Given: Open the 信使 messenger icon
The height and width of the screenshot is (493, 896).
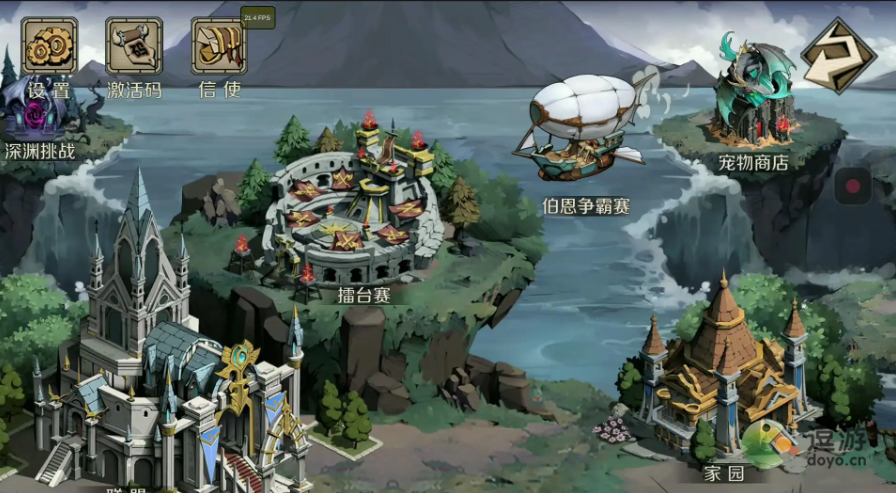Looking at the screenshot, I should [218, 47].
